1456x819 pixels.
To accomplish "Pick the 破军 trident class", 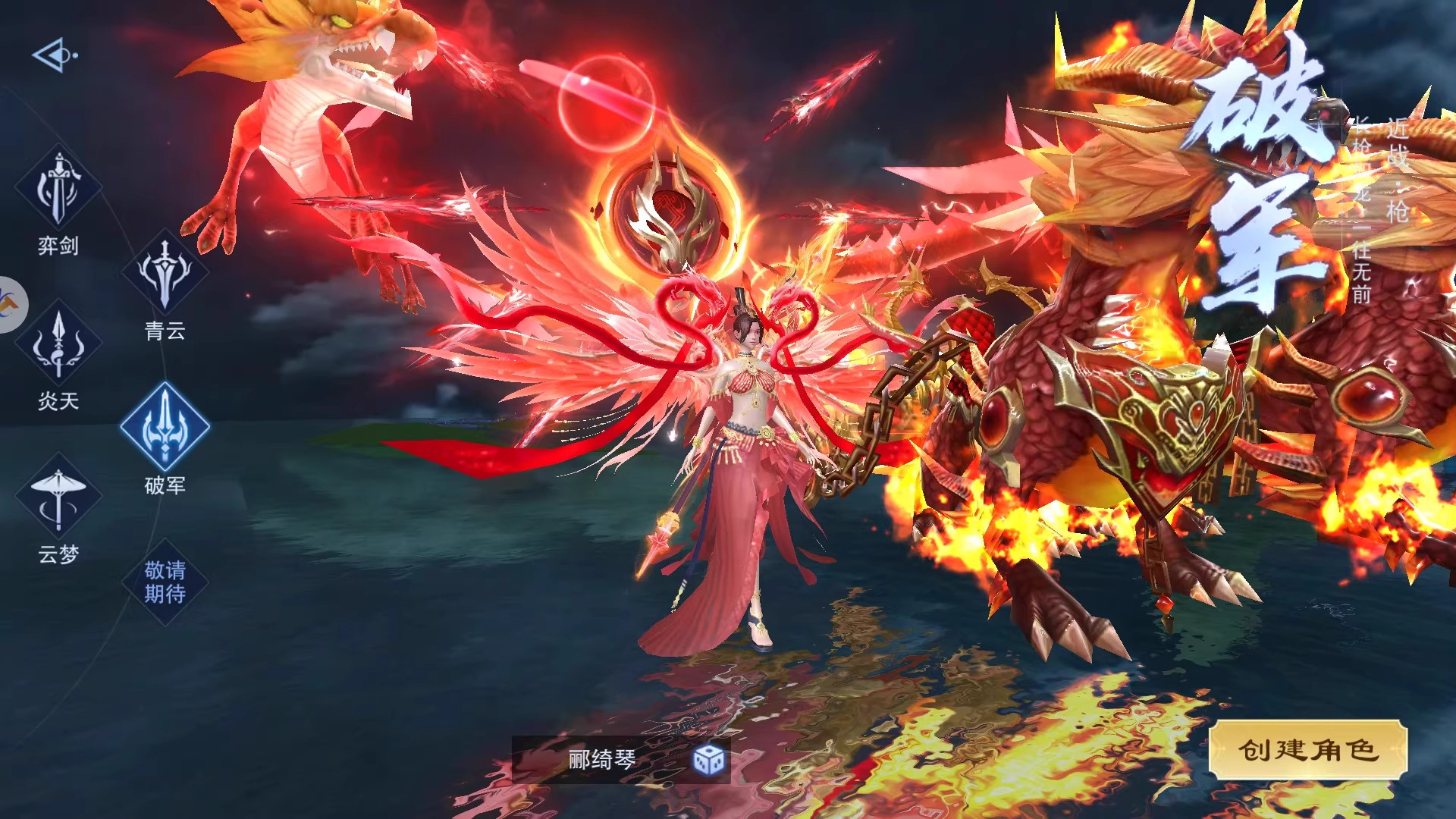I will [165, 427].
